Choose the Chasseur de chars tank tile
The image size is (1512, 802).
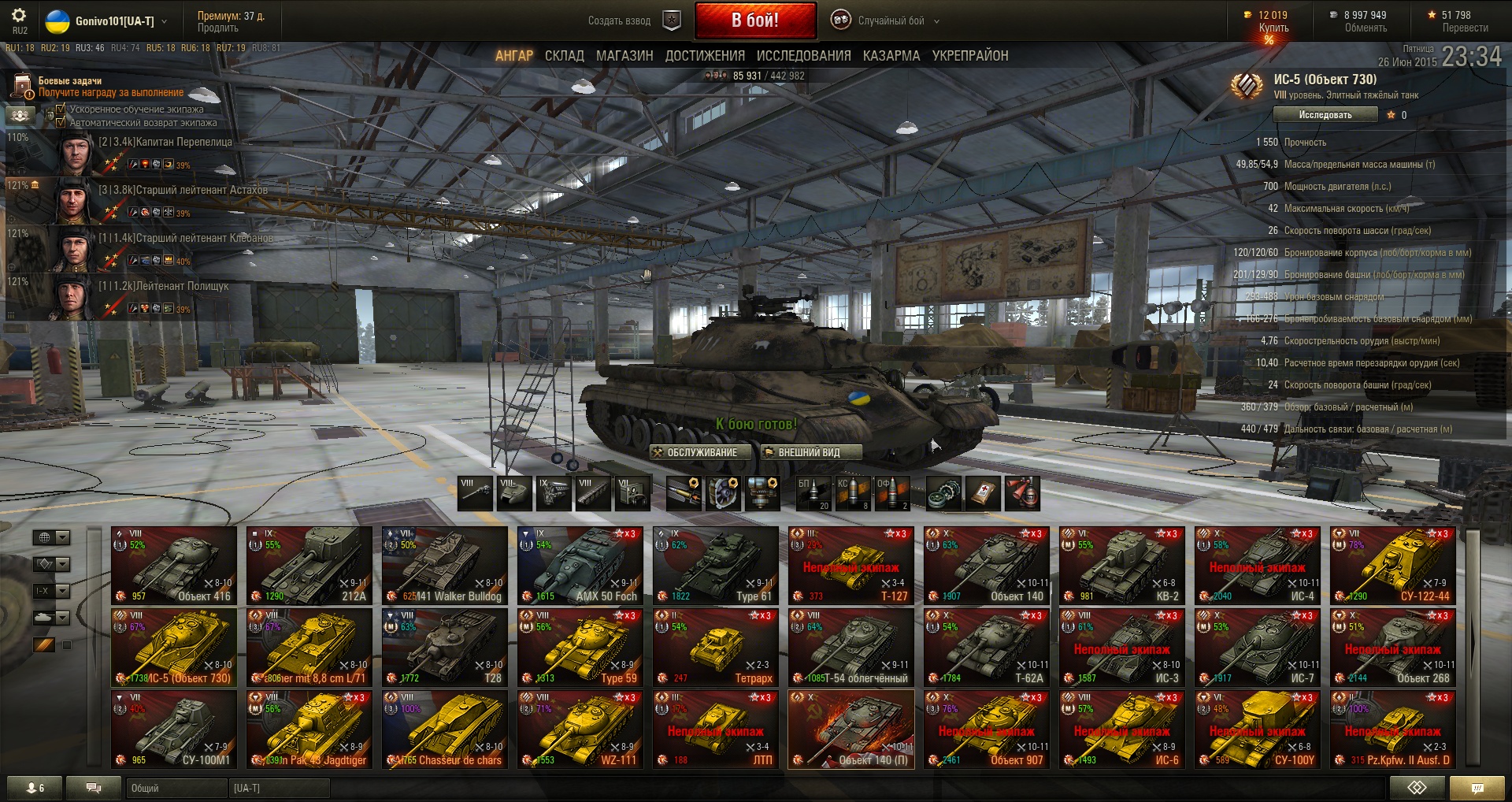pyautogui.click(x=445, y=730)
